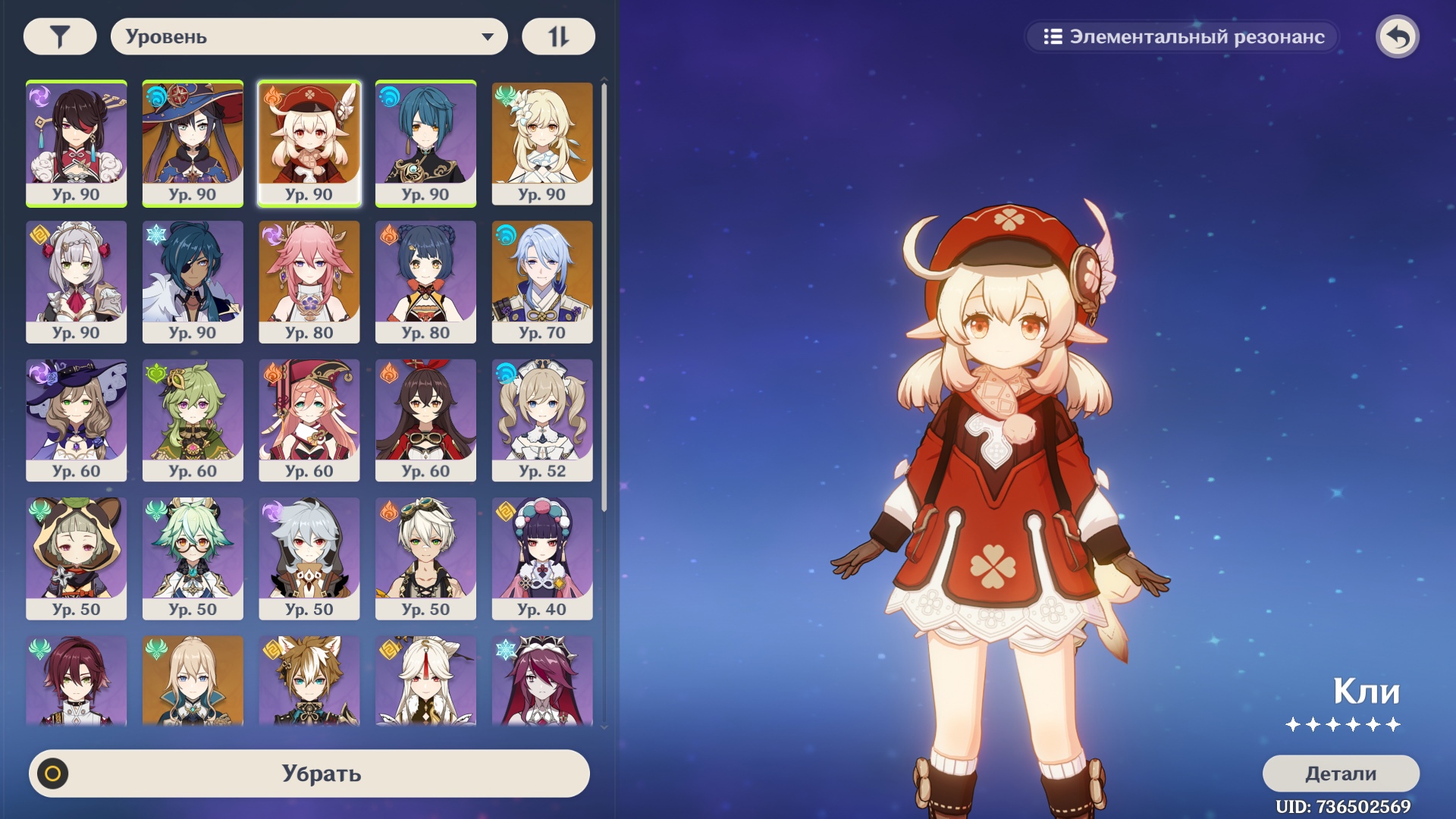Choose Mona in the blue witch hat
The width and height of the screenshot is (1456, 819).
[193, 143]
